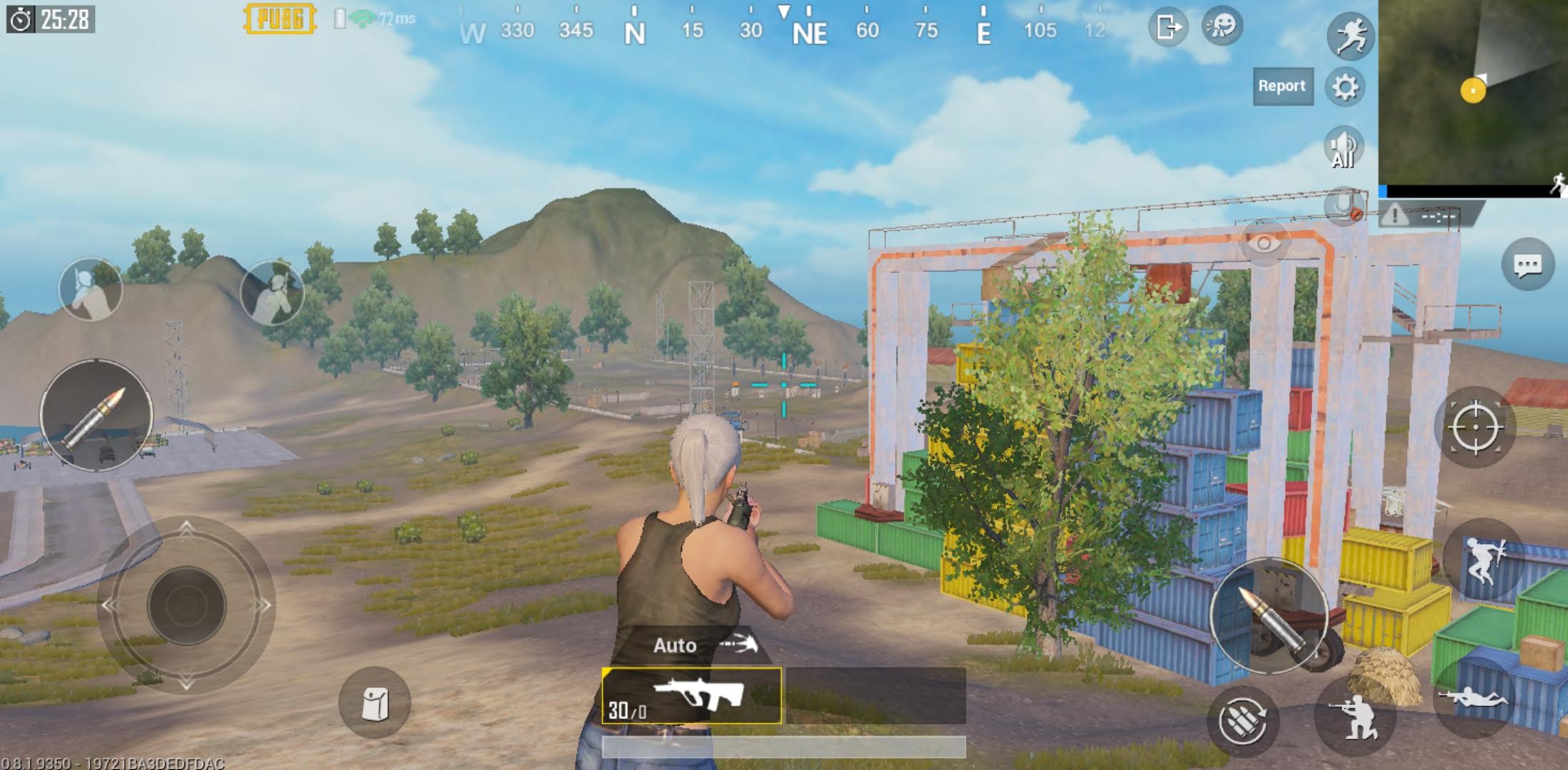Viewport: 1568px width, 770px height.
Task: Tap the sprint running-man icon
Action: 1348,37
